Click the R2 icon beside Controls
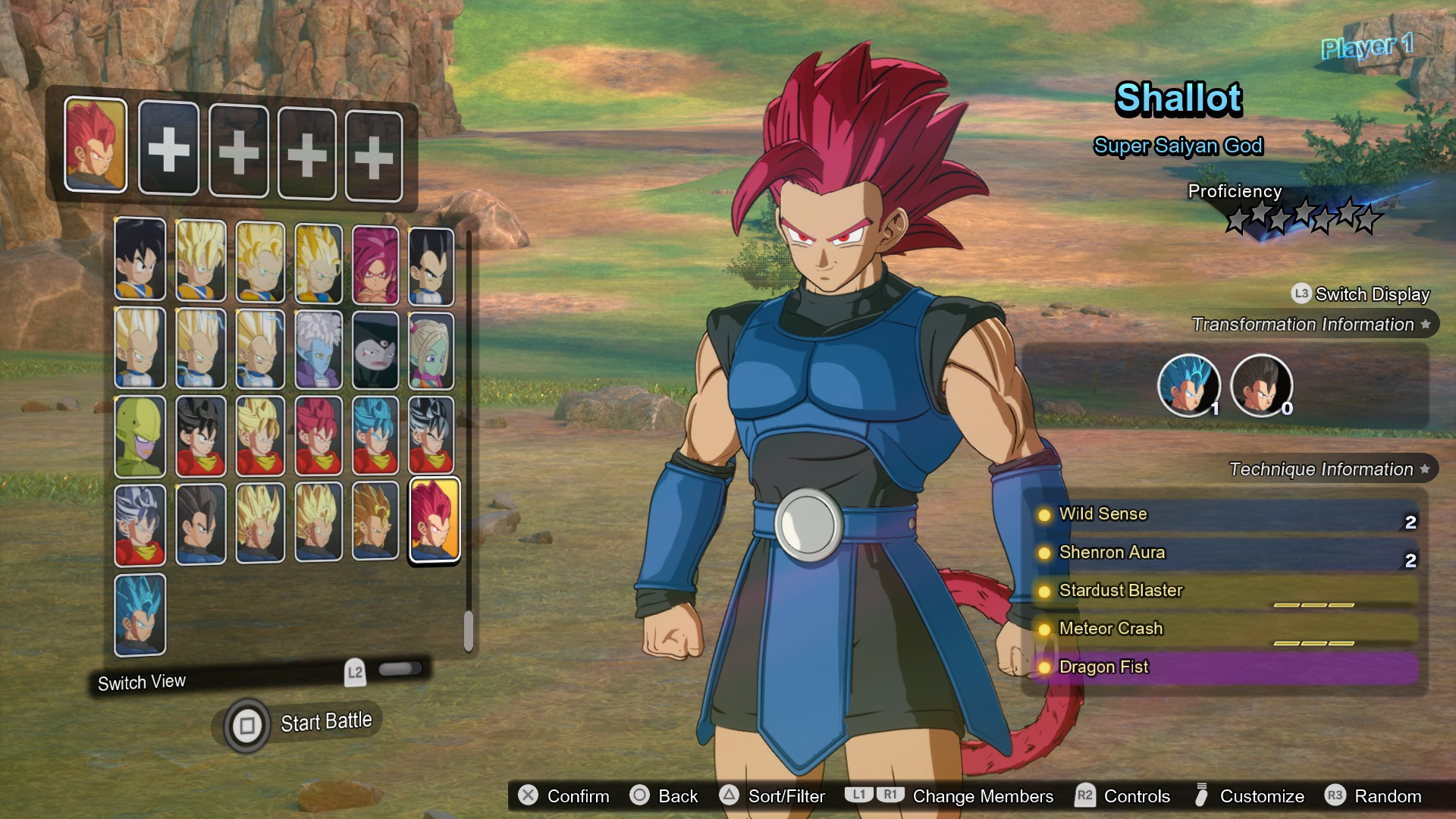The image size is (1456, 819). pyautogui.click(x=1084, y=796)
